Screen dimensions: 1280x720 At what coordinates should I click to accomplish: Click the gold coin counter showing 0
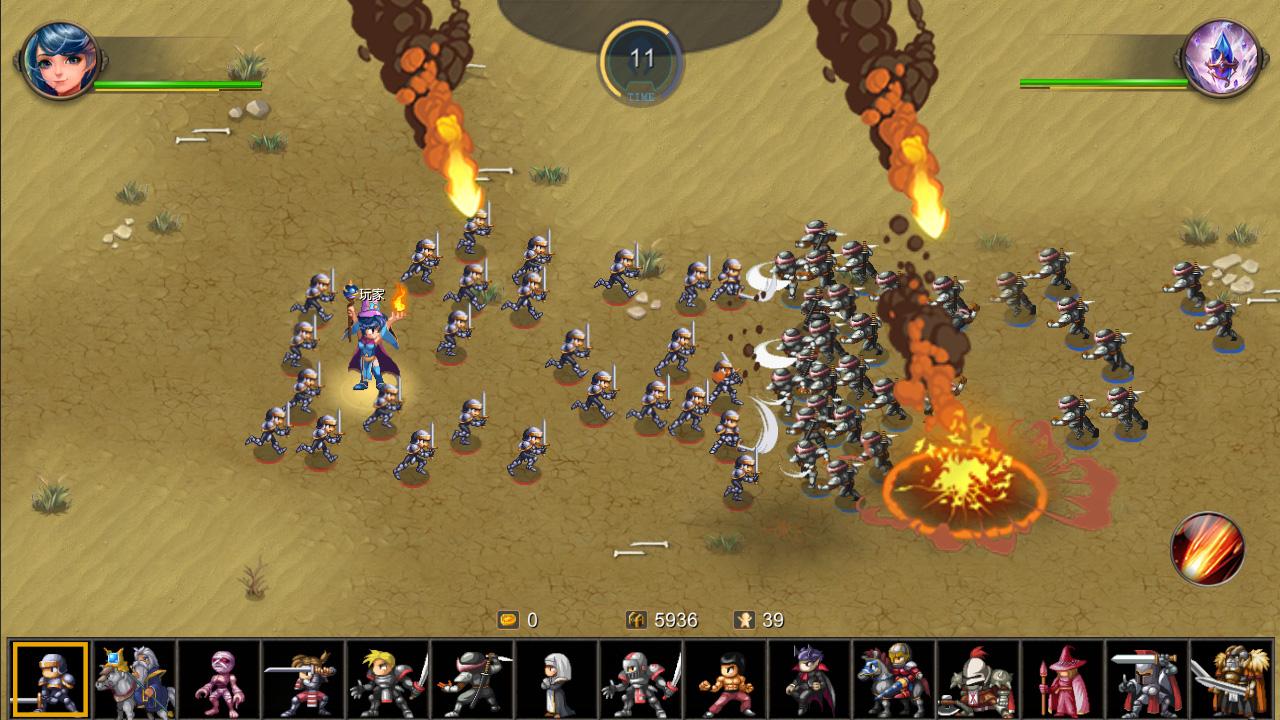pos(519,620)
